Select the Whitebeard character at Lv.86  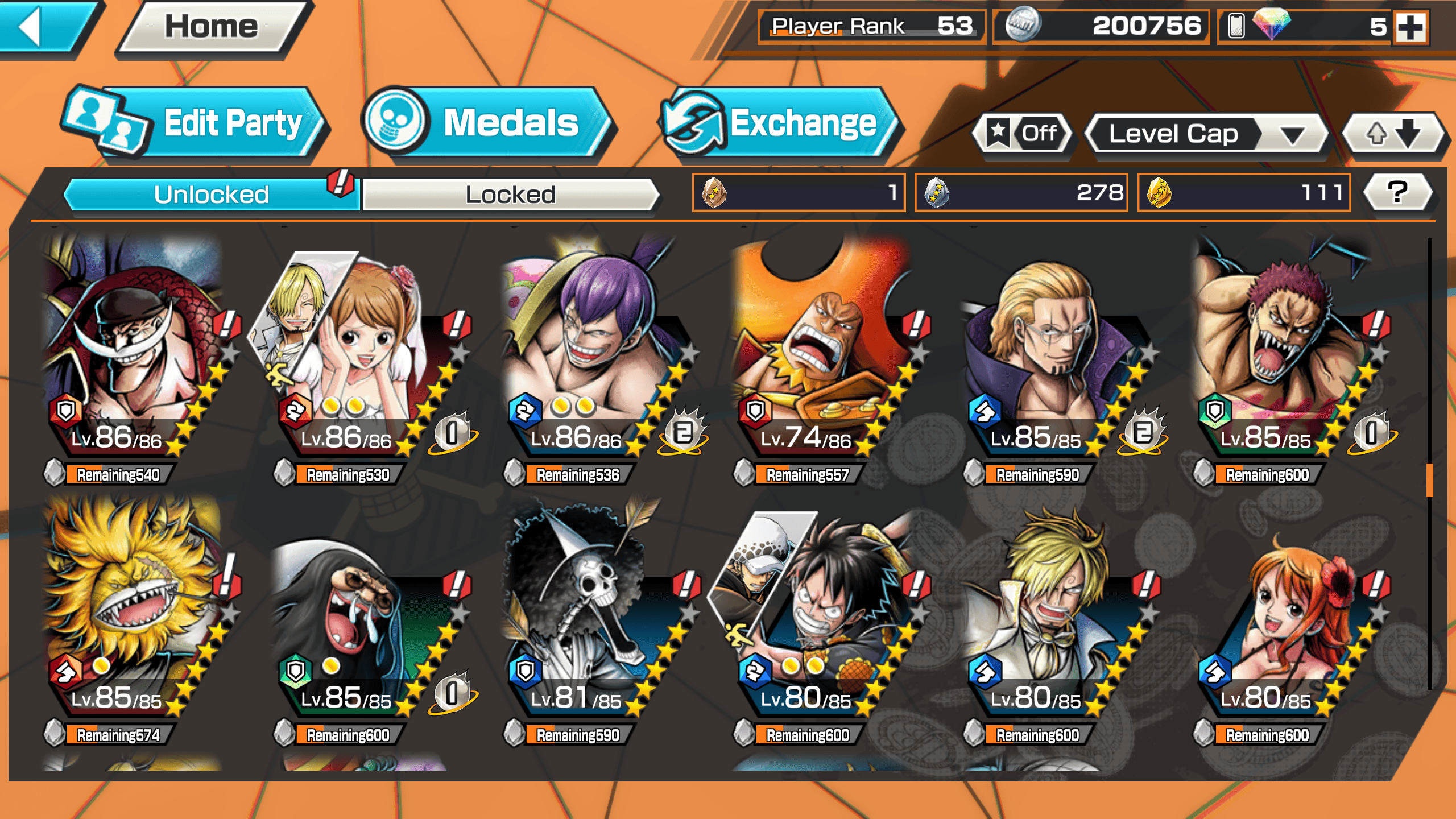tap(134, 353)
